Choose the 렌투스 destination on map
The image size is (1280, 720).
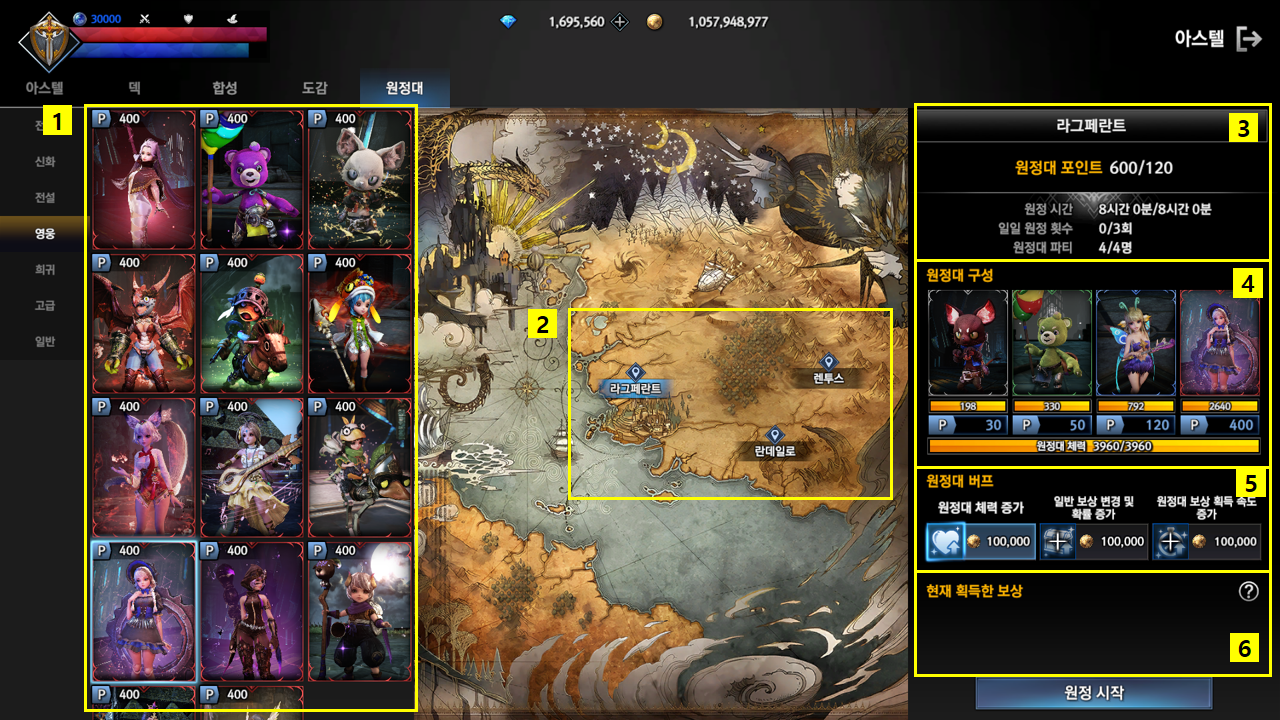pos(827,363)
